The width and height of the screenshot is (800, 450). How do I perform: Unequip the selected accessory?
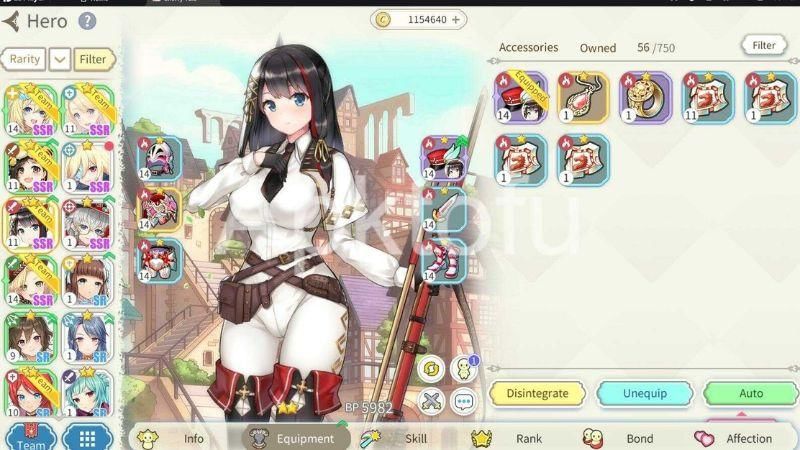(x=645, y=393)
